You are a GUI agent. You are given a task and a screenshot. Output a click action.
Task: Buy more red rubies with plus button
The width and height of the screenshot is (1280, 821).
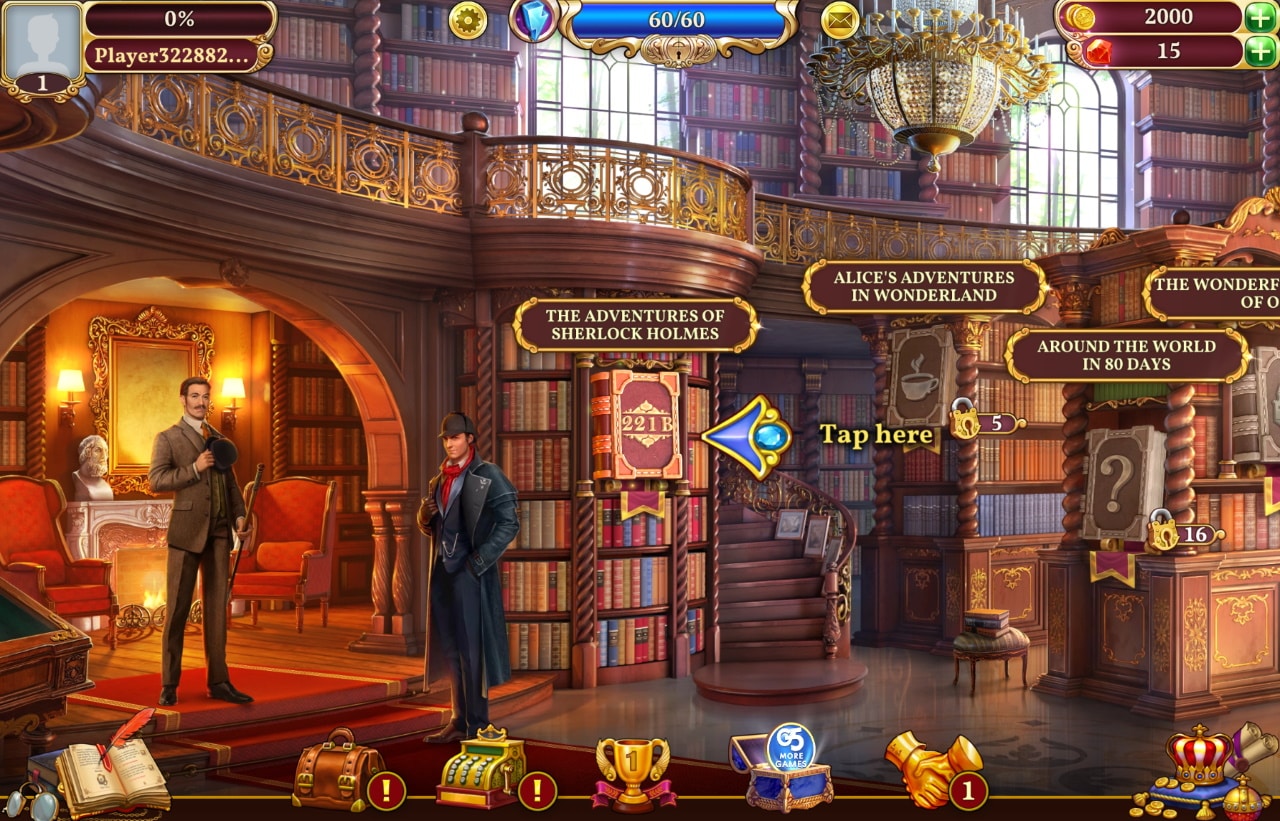[1261, 51]
